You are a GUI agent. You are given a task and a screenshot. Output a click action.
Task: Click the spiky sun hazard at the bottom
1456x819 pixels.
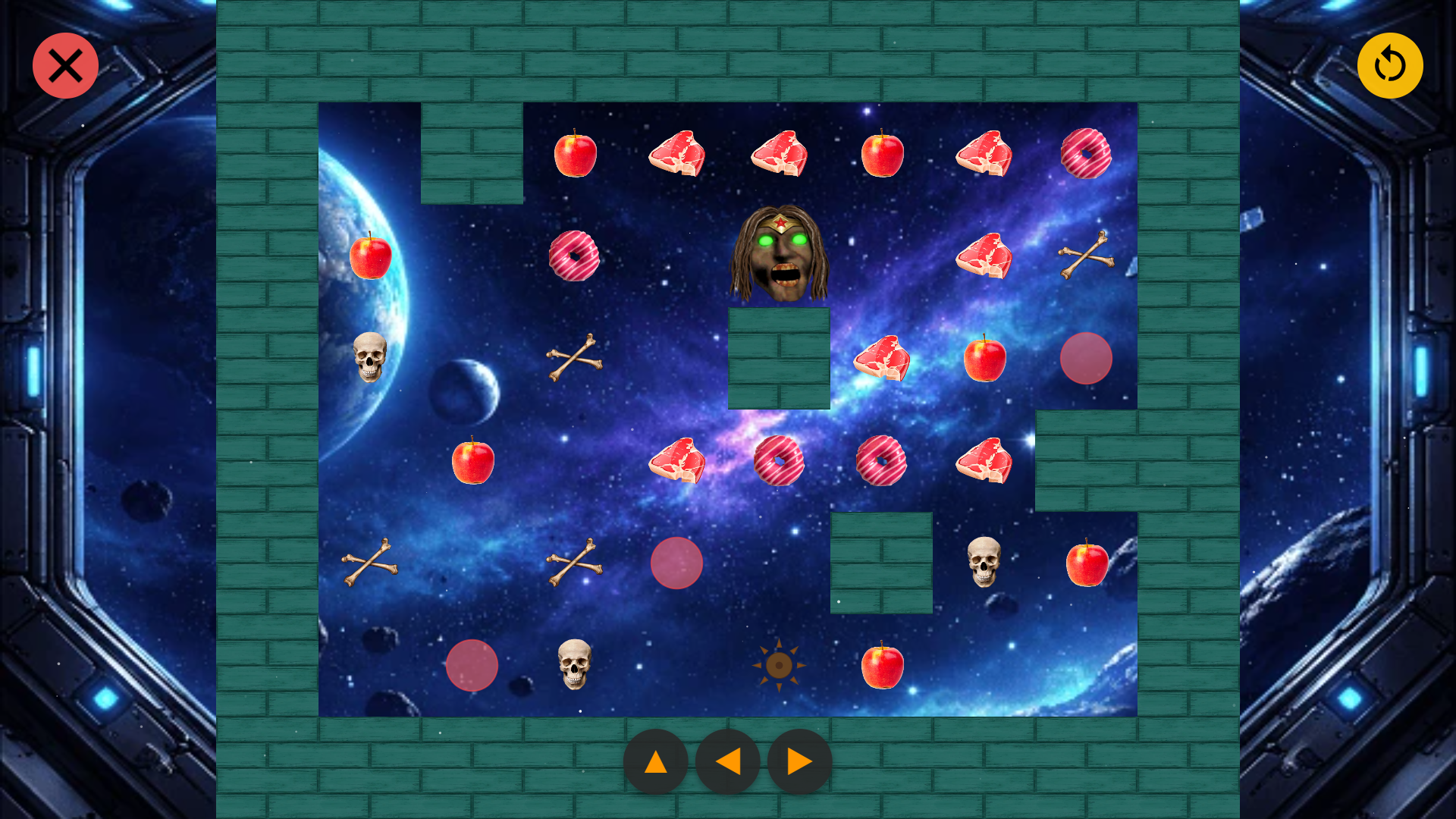779,665
